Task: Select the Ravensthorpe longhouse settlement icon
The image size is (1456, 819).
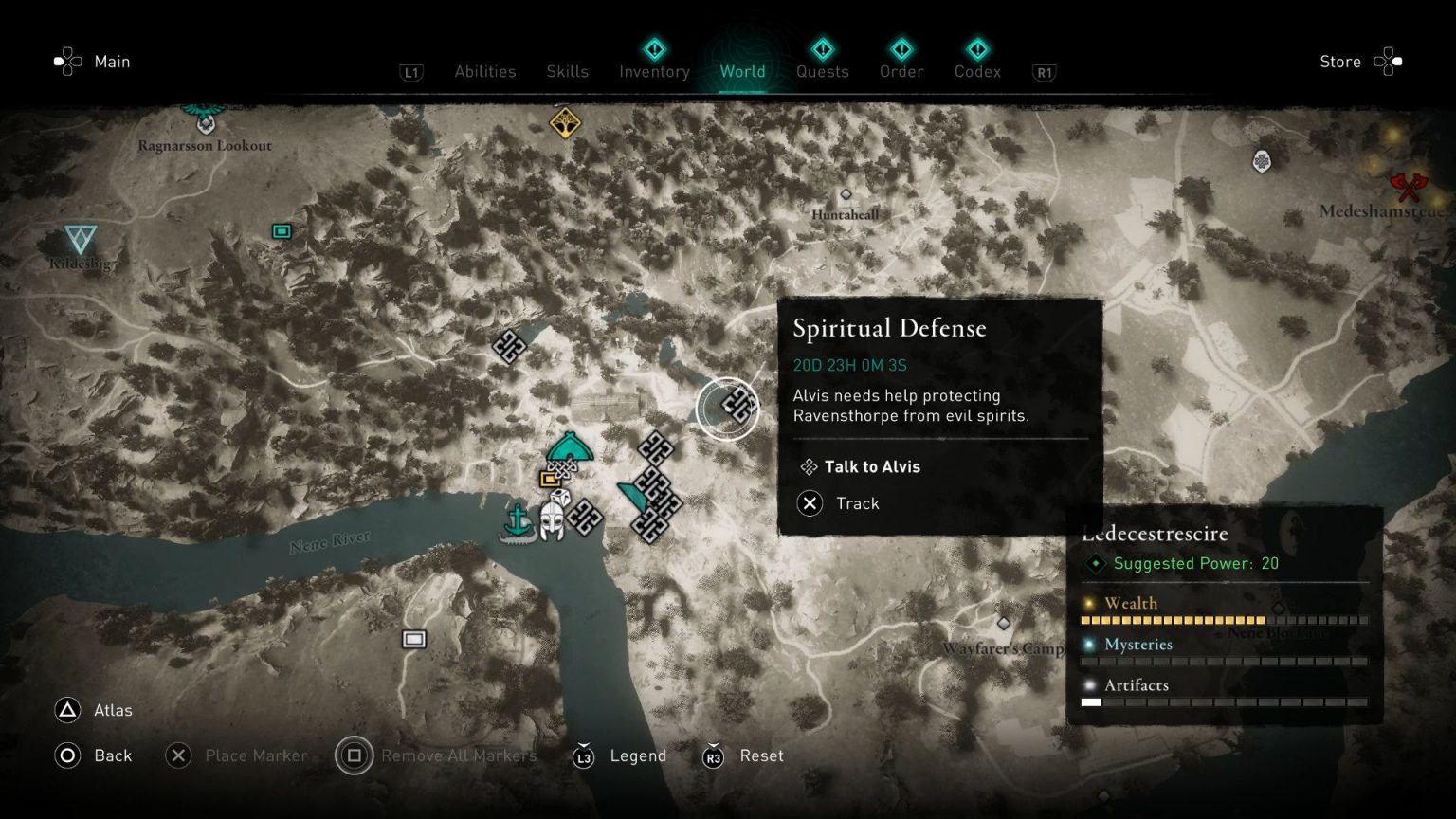Action: pyautogui.click(x=570, y=447)
